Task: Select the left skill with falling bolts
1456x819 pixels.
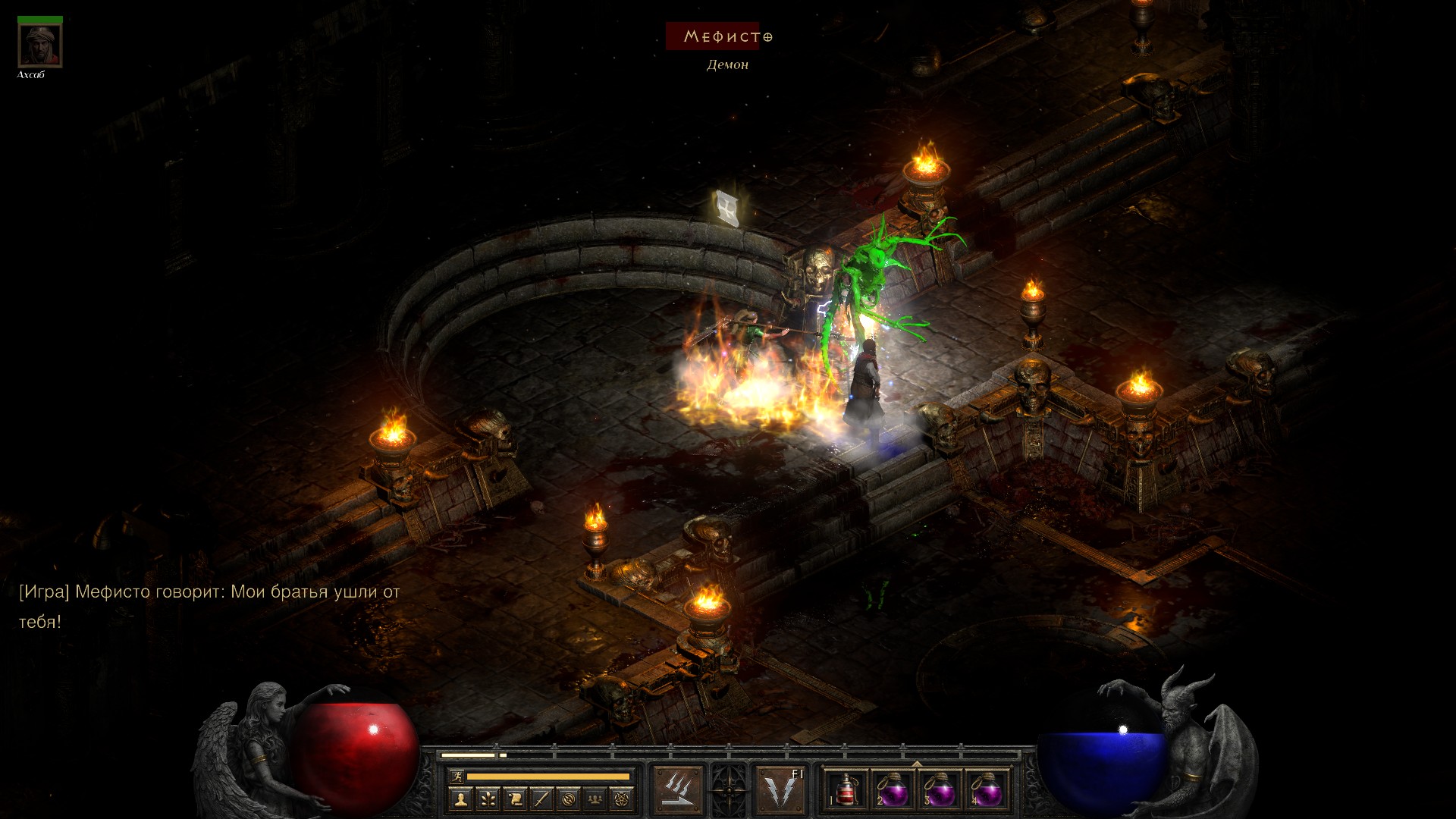Action: pyautogui.click(x=678, y=789)
